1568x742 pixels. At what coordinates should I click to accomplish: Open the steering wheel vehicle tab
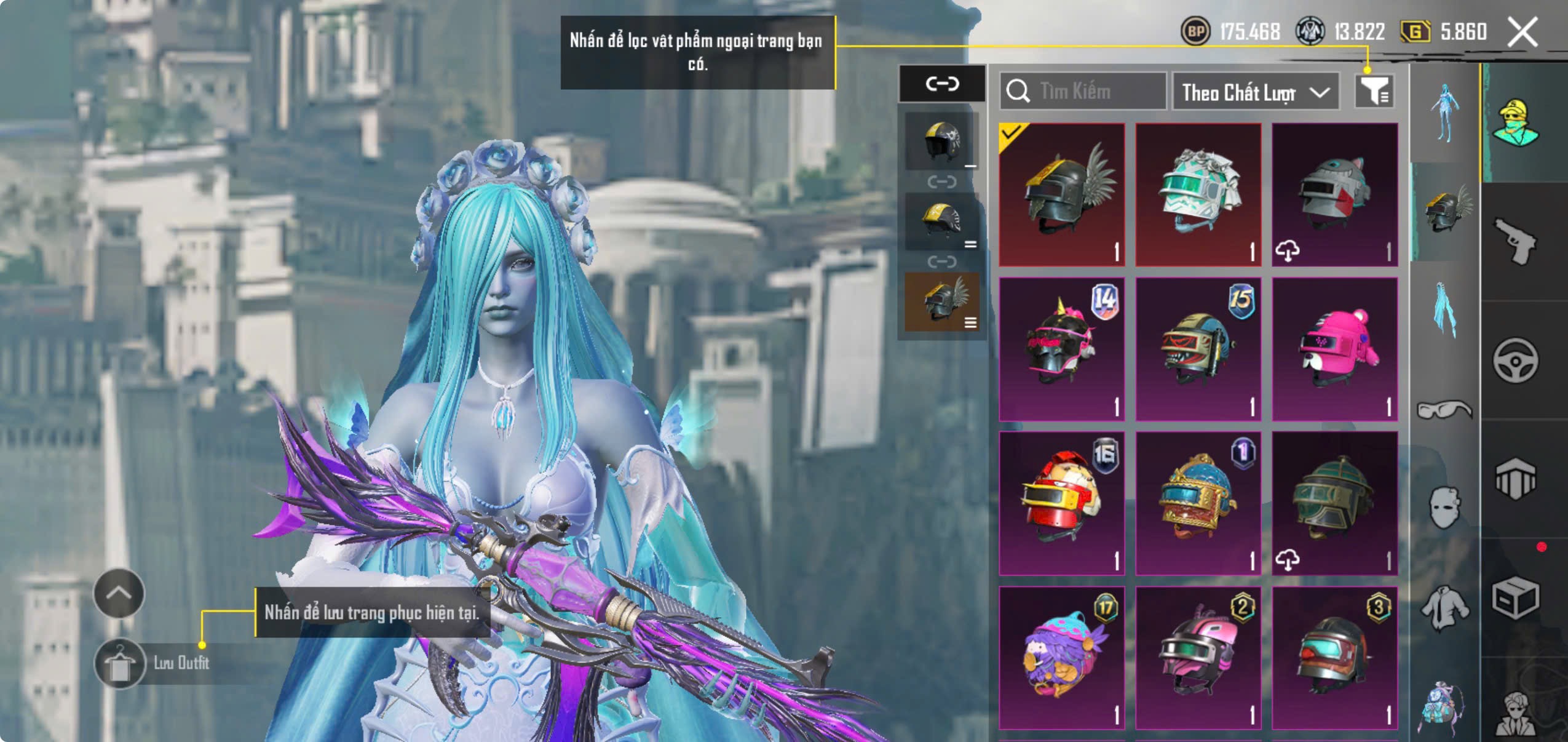pyautogui.click(x=1515, y=361)
